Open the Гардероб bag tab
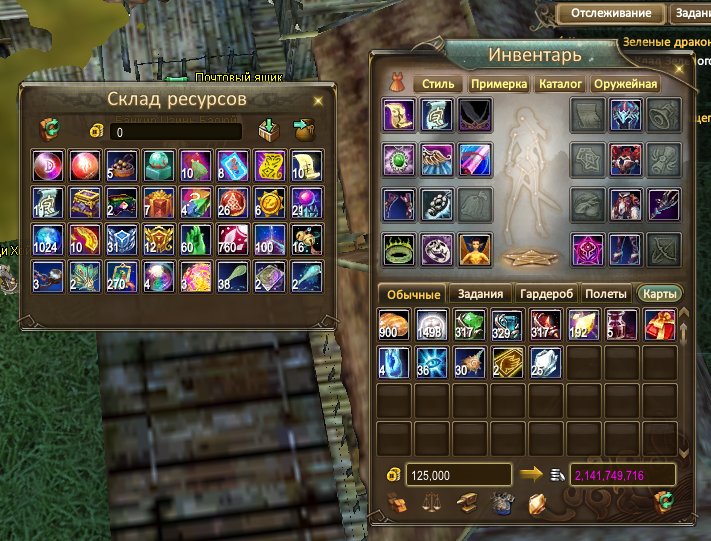This screenshot has width=711, height=541. click(544, 294)
